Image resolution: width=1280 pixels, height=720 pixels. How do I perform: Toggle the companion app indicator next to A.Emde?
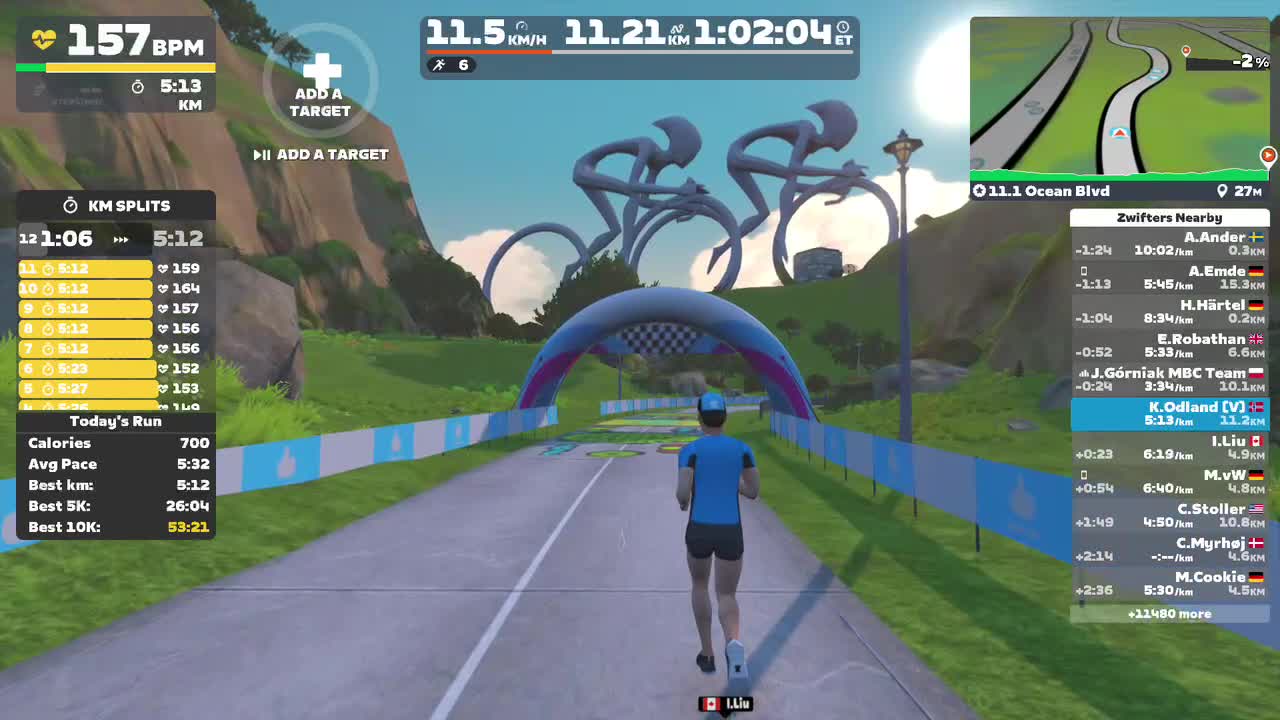pyautogui.click(x=1083, y=271)
